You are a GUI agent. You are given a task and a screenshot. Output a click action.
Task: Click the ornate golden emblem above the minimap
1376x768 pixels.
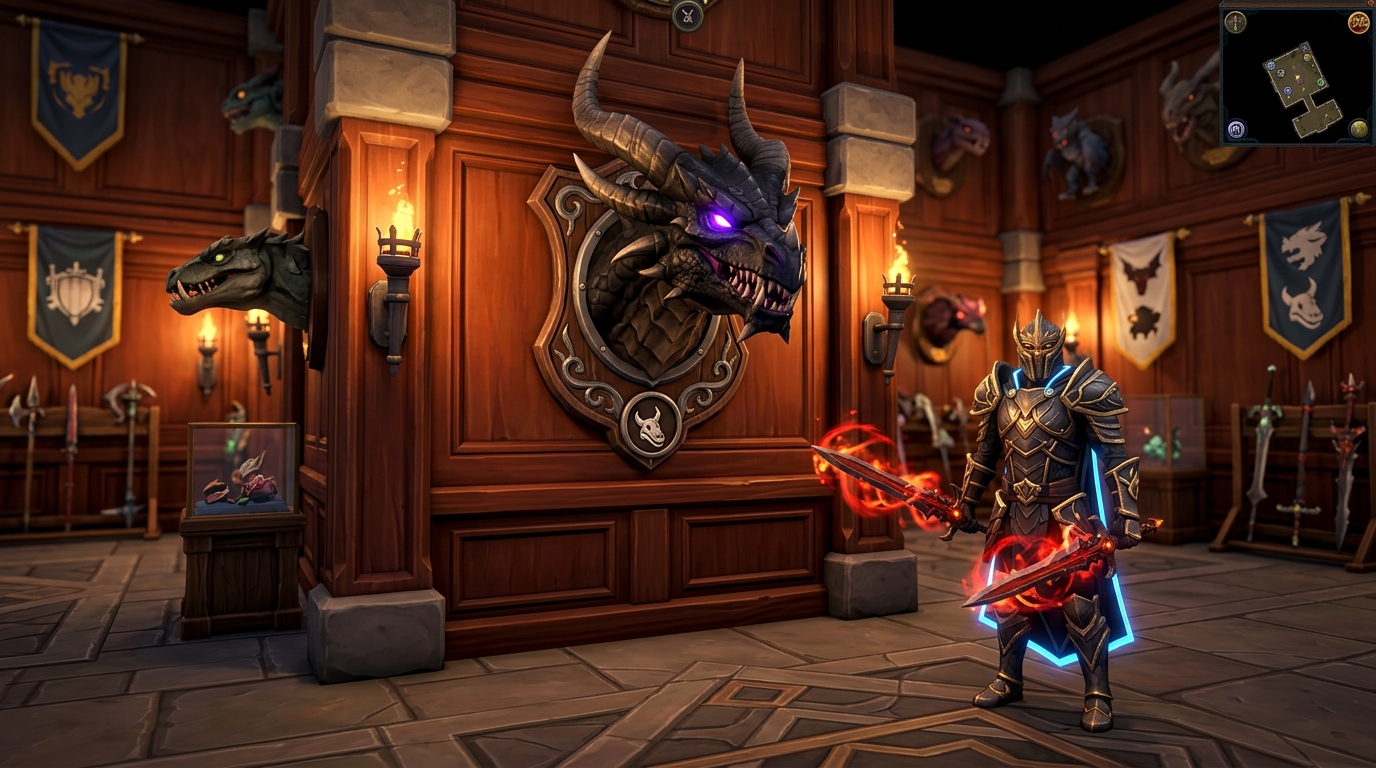tap(1359, 22)
